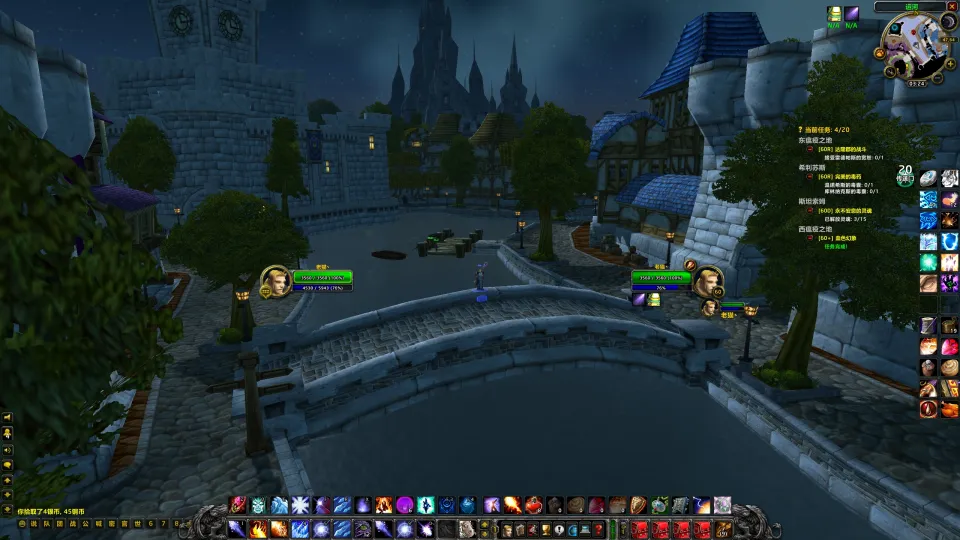
Task: Switch to the 世 world chat channel
Action: (x=137, y=523)
